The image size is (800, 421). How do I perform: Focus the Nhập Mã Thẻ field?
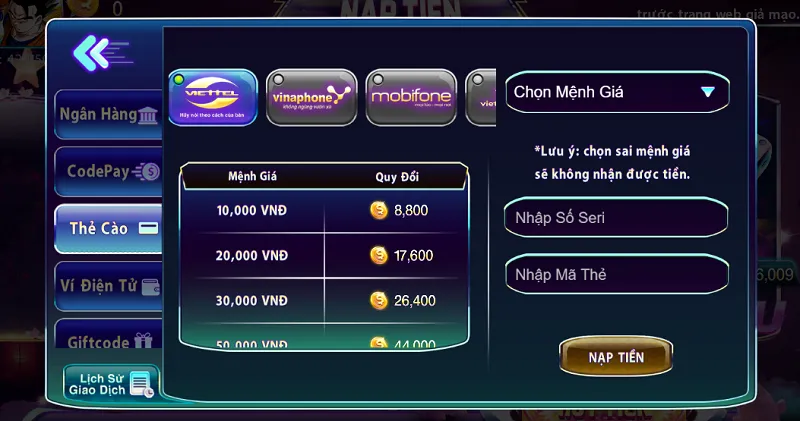[x=616, y=274]
